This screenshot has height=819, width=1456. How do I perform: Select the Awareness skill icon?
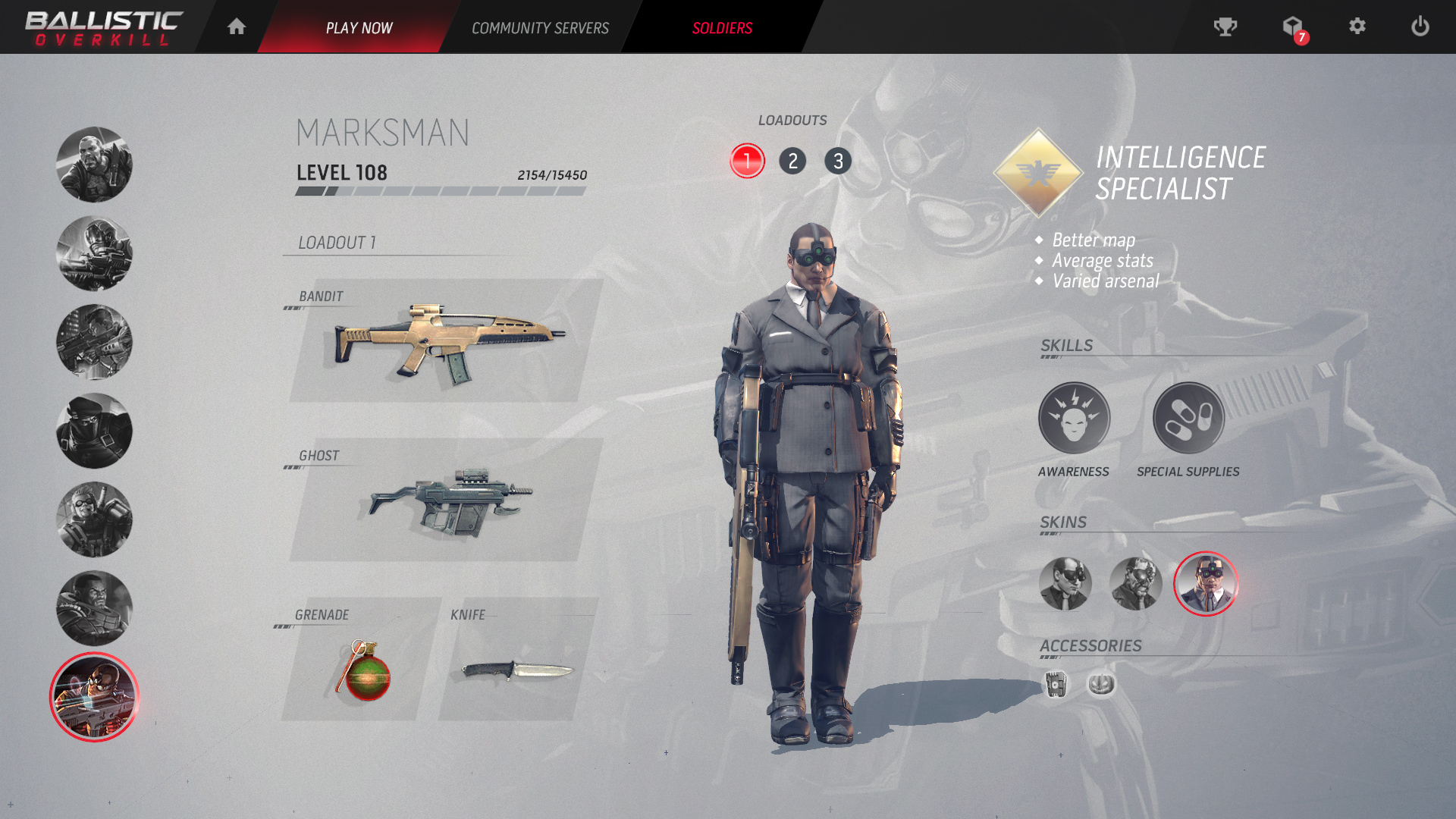1074,419
